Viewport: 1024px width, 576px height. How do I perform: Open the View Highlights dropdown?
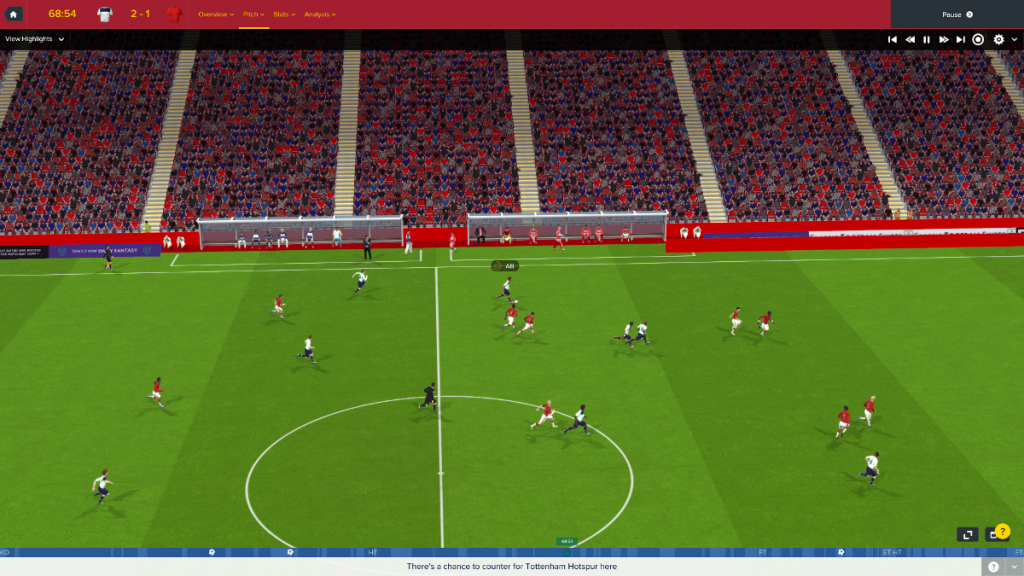(x=35, y=39)
